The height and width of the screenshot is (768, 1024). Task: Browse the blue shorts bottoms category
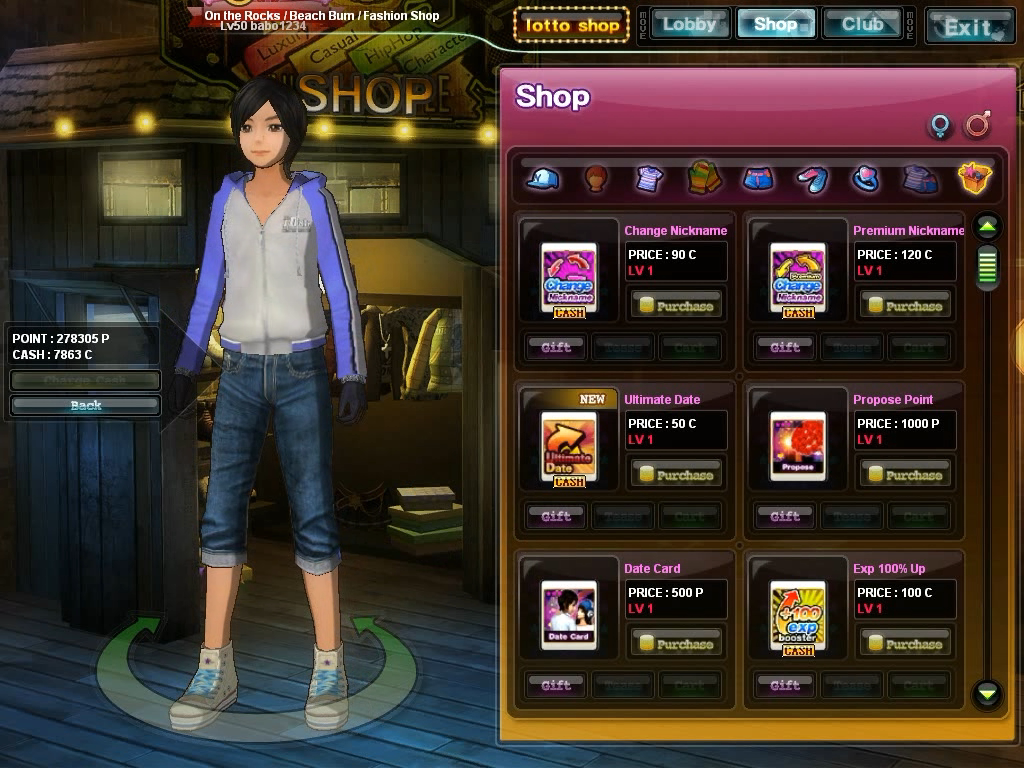point(758,179)
